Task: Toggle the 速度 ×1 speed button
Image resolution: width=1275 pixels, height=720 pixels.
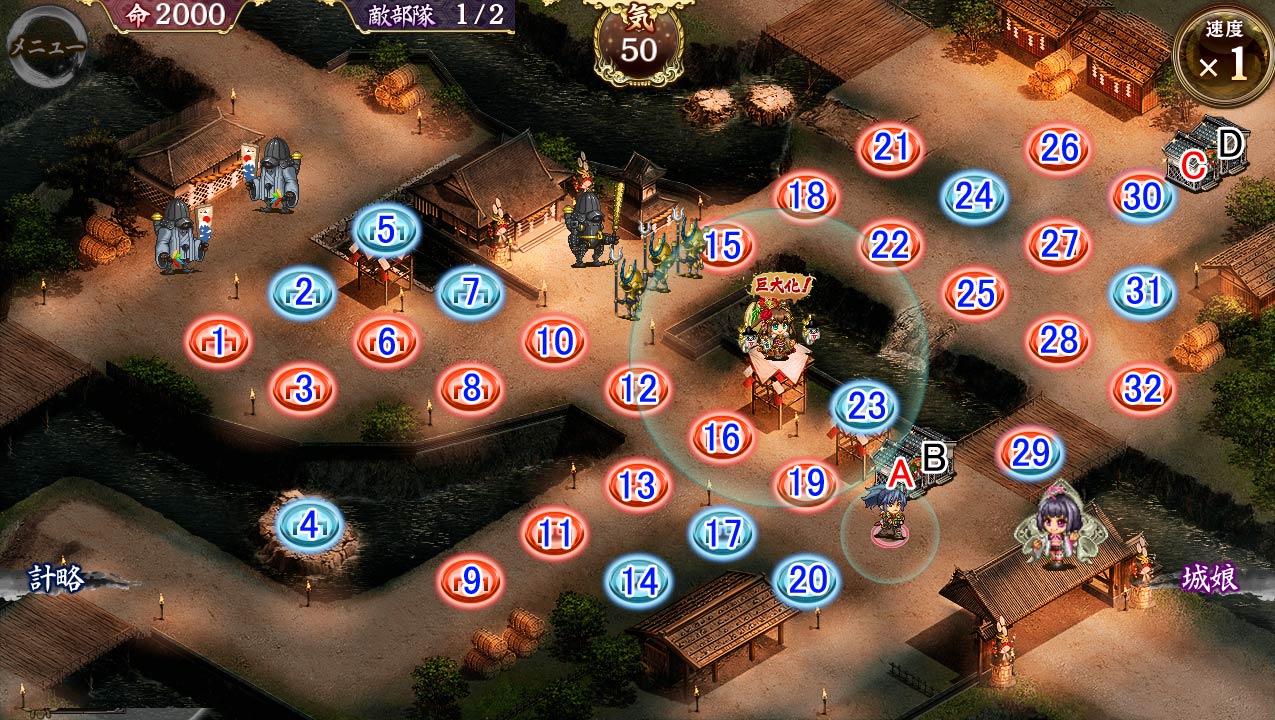Action: pyautogui.click(x=1223, y=56)
